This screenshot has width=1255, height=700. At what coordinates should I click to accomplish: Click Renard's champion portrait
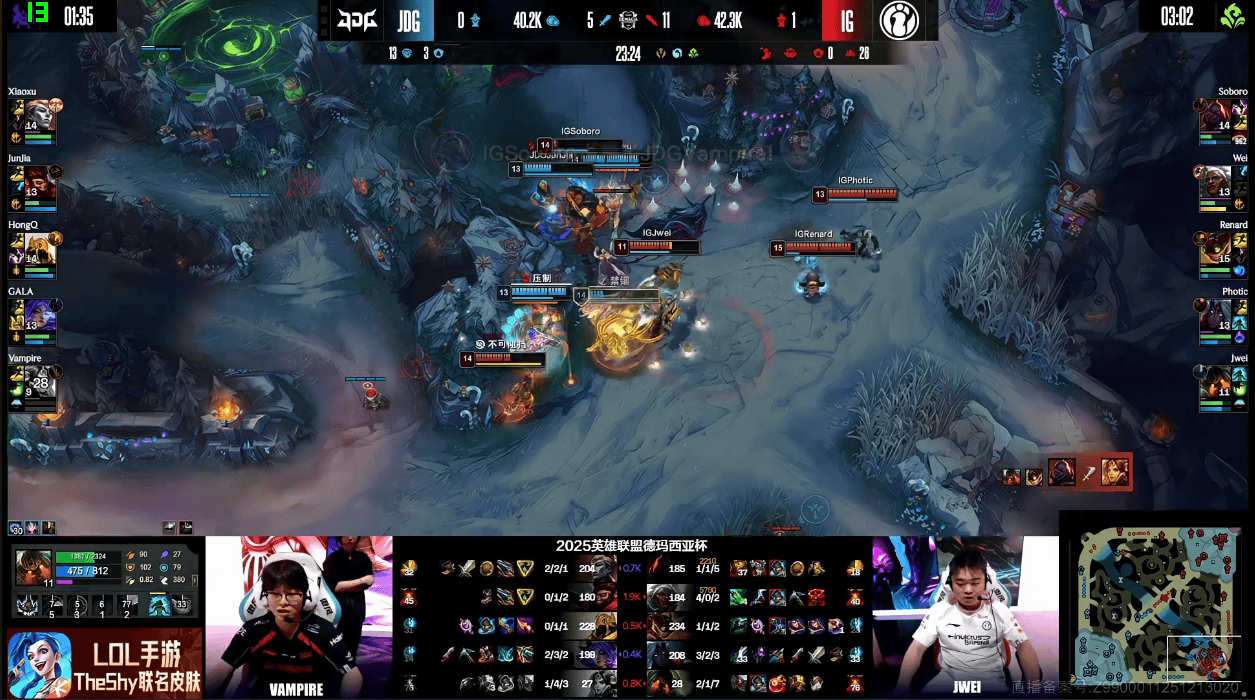(x=1216, y=247)
